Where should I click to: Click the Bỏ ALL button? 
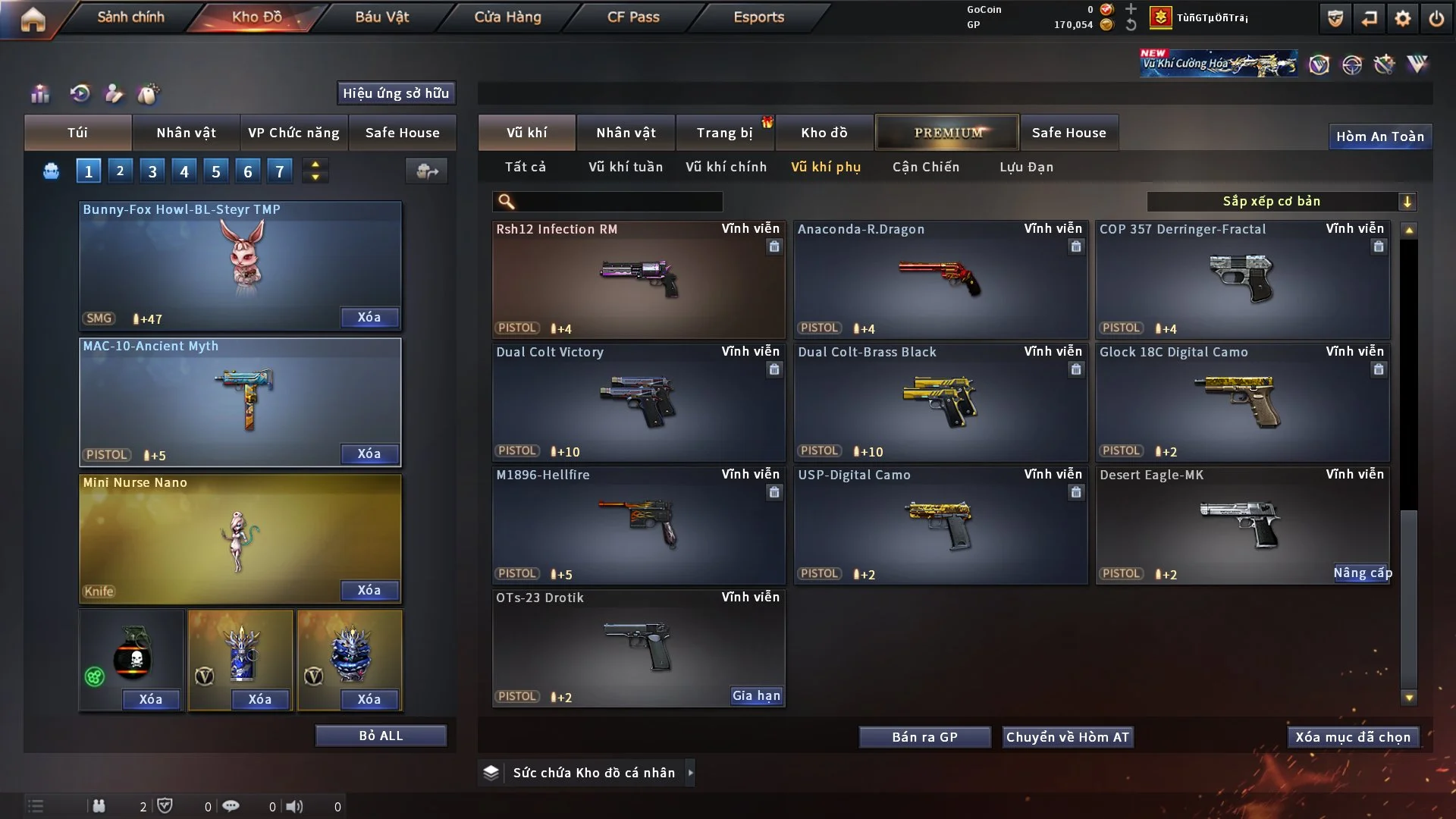[x=381, y=736]
